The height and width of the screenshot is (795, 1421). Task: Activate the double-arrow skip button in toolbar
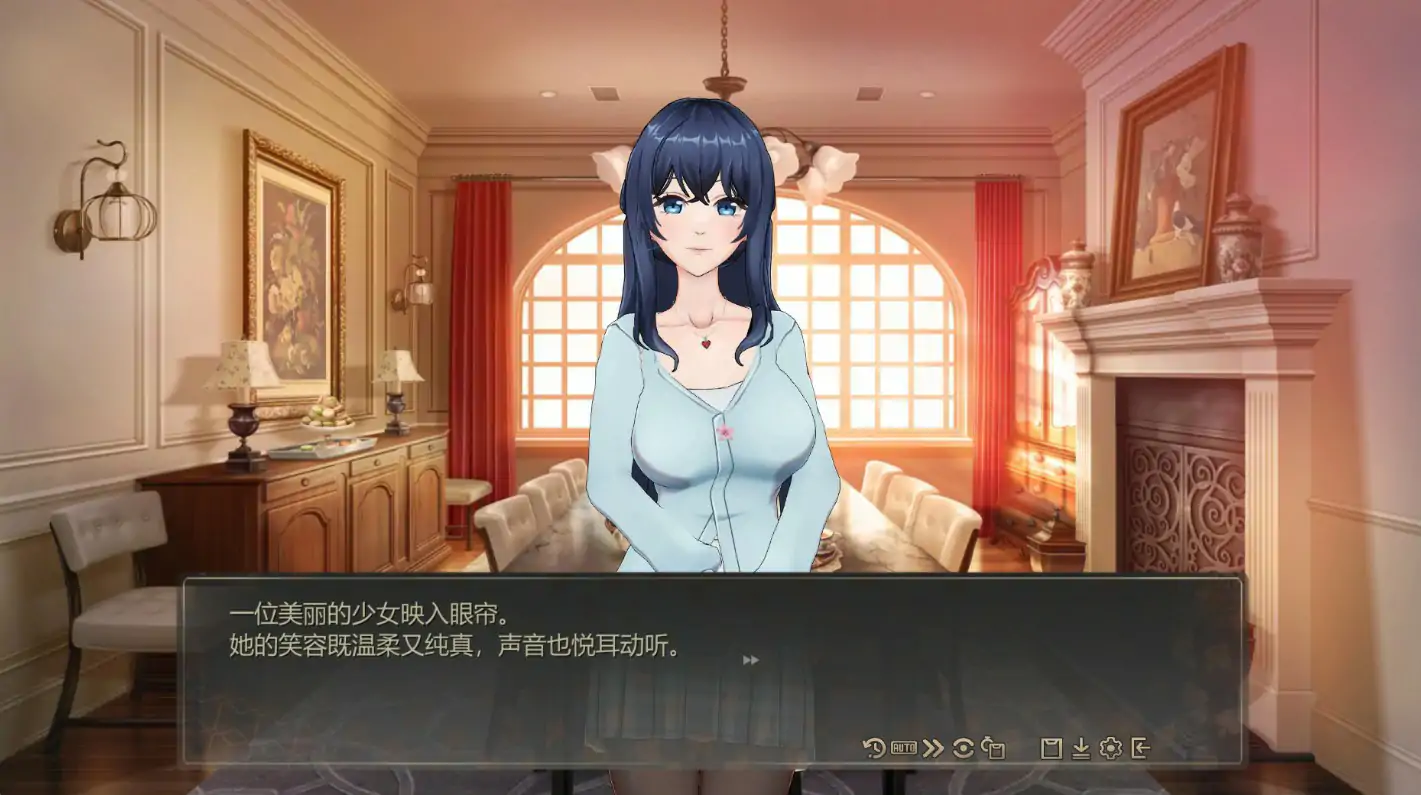click(933, 748)
